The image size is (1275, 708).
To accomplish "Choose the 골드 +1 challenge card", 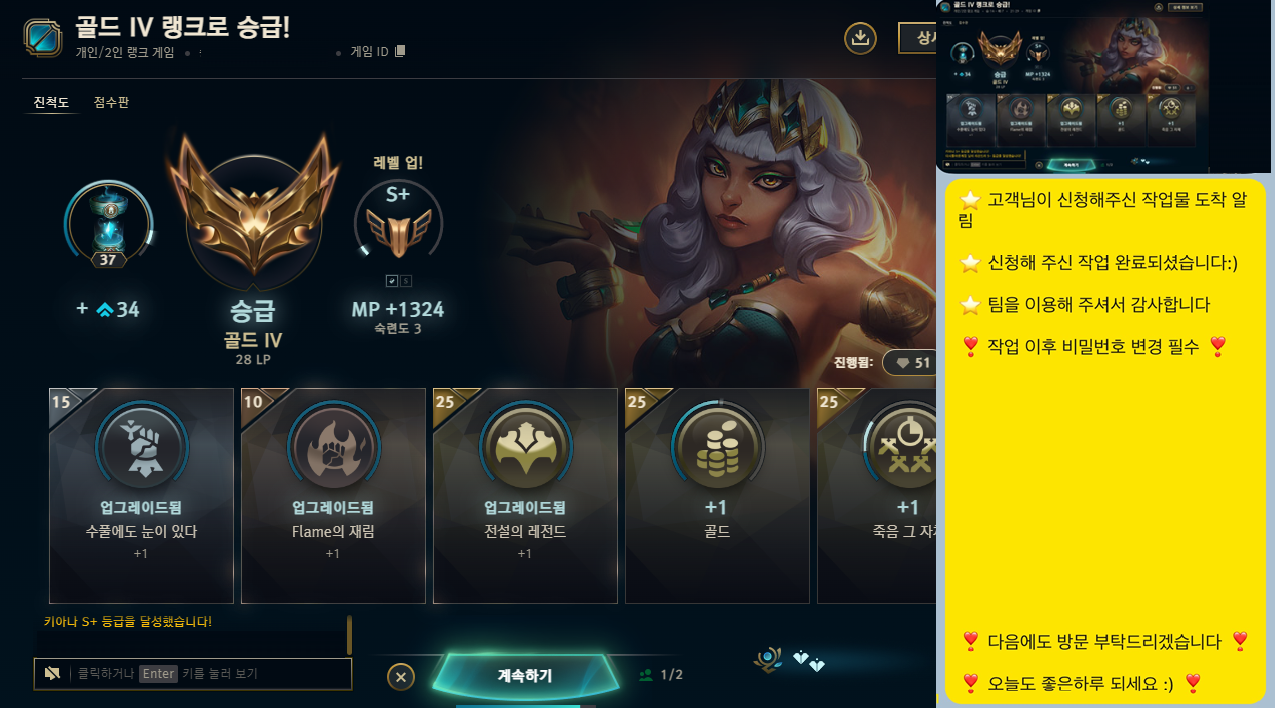I will point(717,496).
